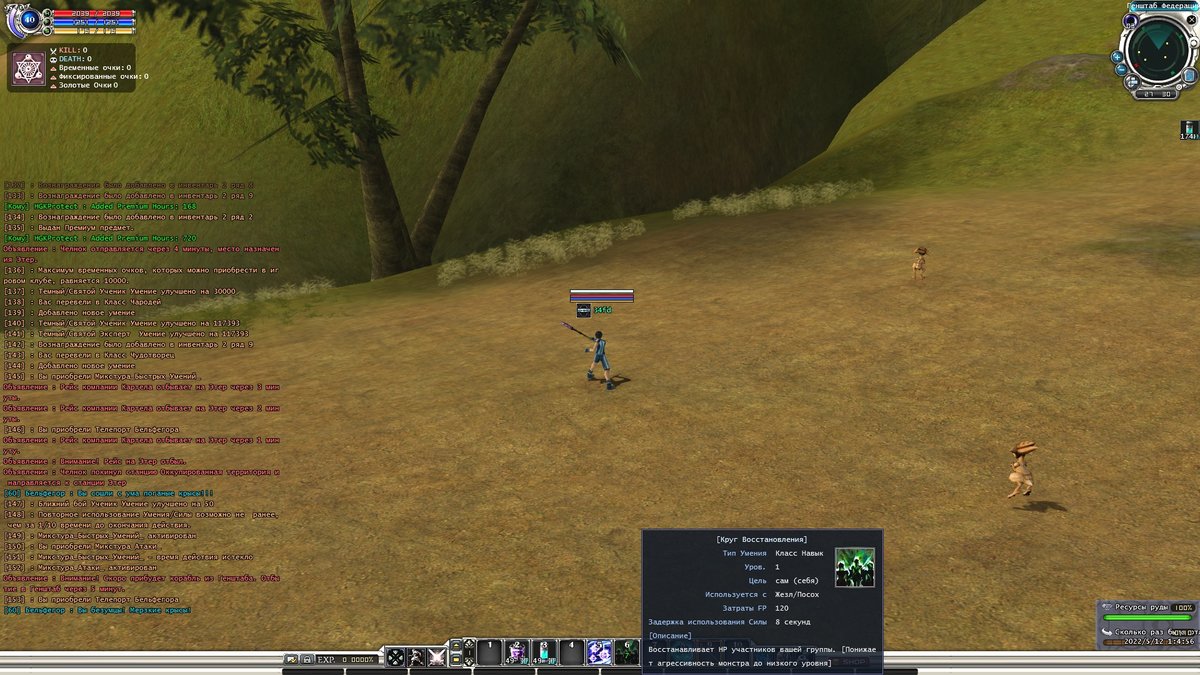This screenshot has width=1200, height=675.
Task: Zoom in the radar with the plus button
Action: coord(1117,57)
